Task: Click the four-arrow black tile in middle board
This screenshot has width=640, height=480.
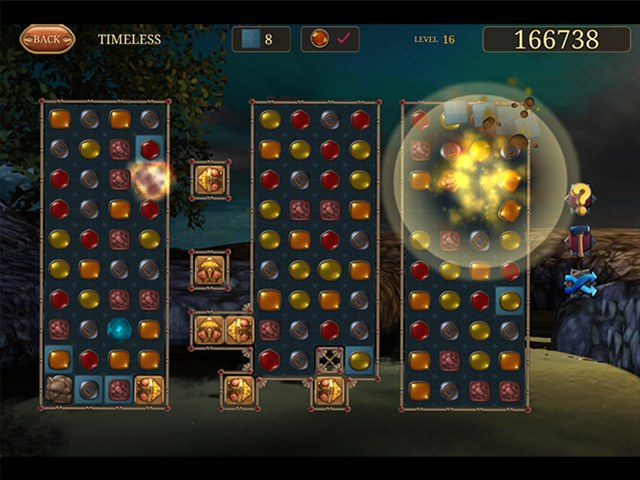Action: tap(329, 360)
